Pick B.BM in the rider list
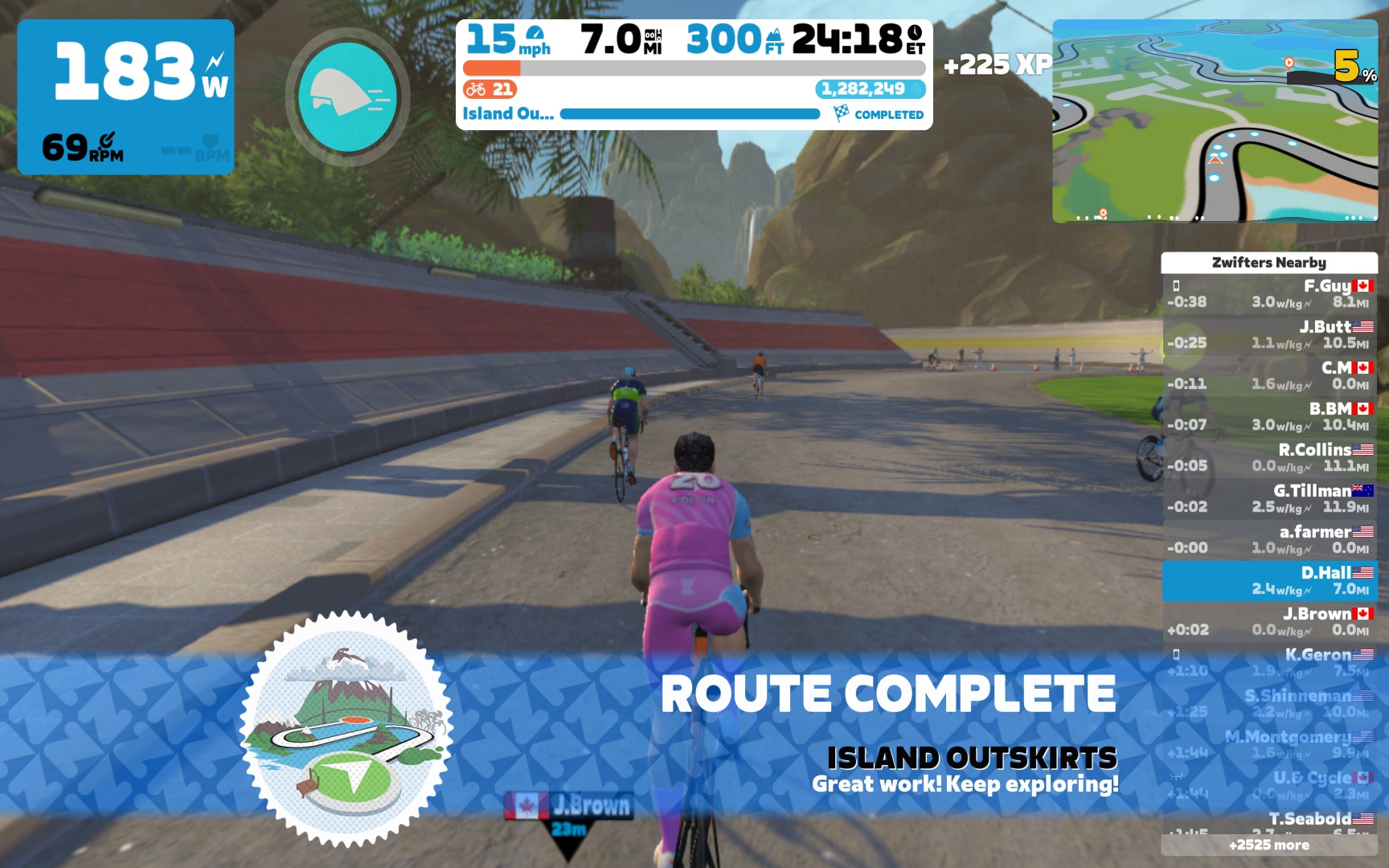This screenshot has width=1389, height=868. point(1268,417)
